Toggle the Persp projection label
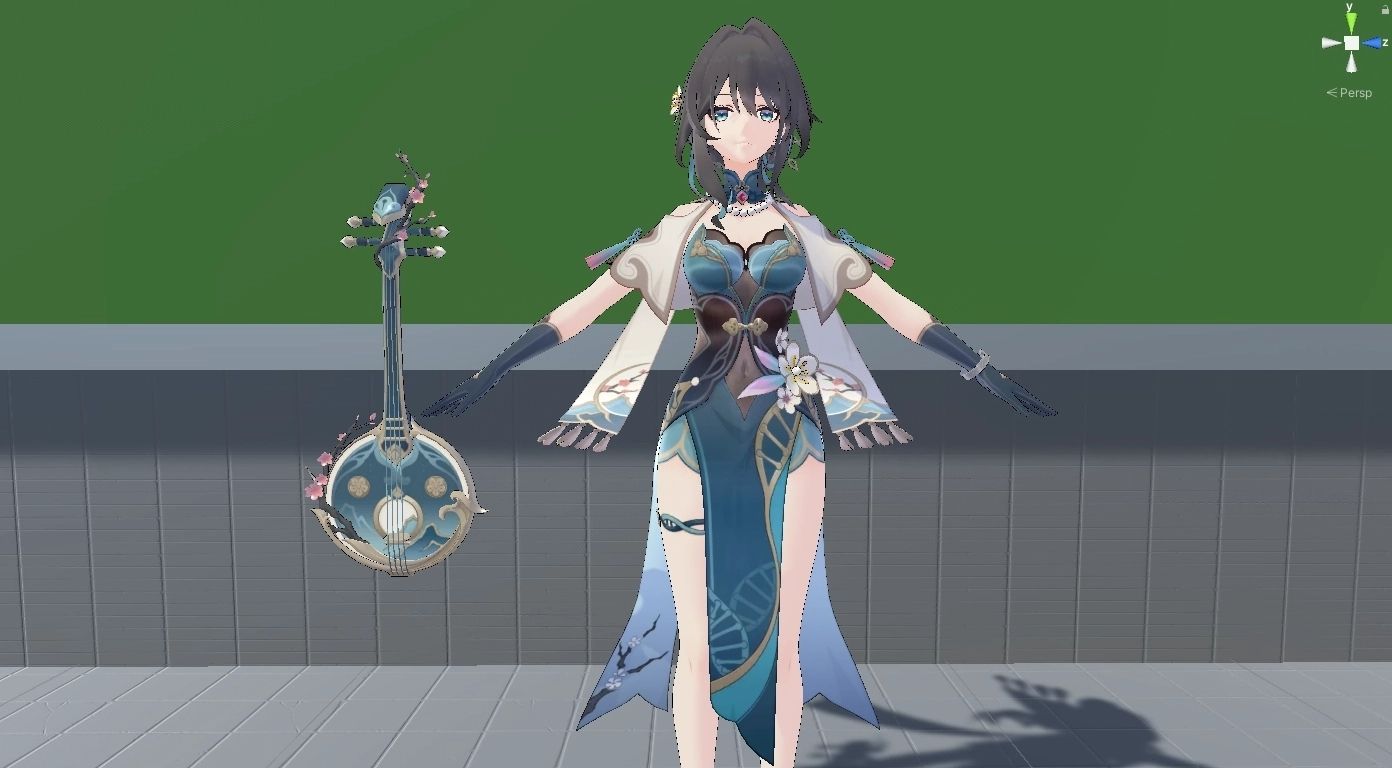This screenshot has height=768, width=1392. pyautogui.click(x=1355, y=93)
